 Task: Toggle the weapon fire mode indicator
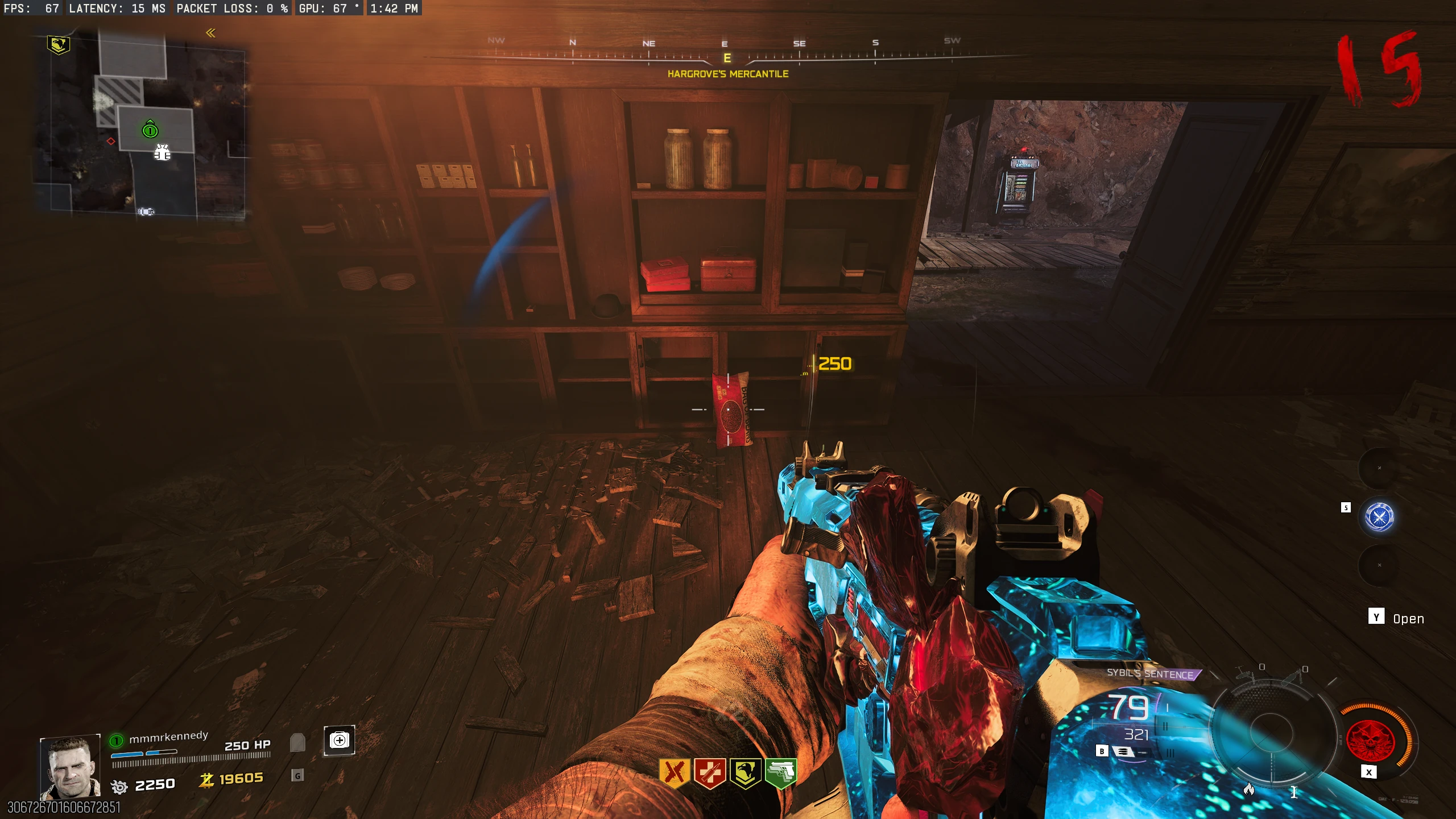tap(1123, 751)
